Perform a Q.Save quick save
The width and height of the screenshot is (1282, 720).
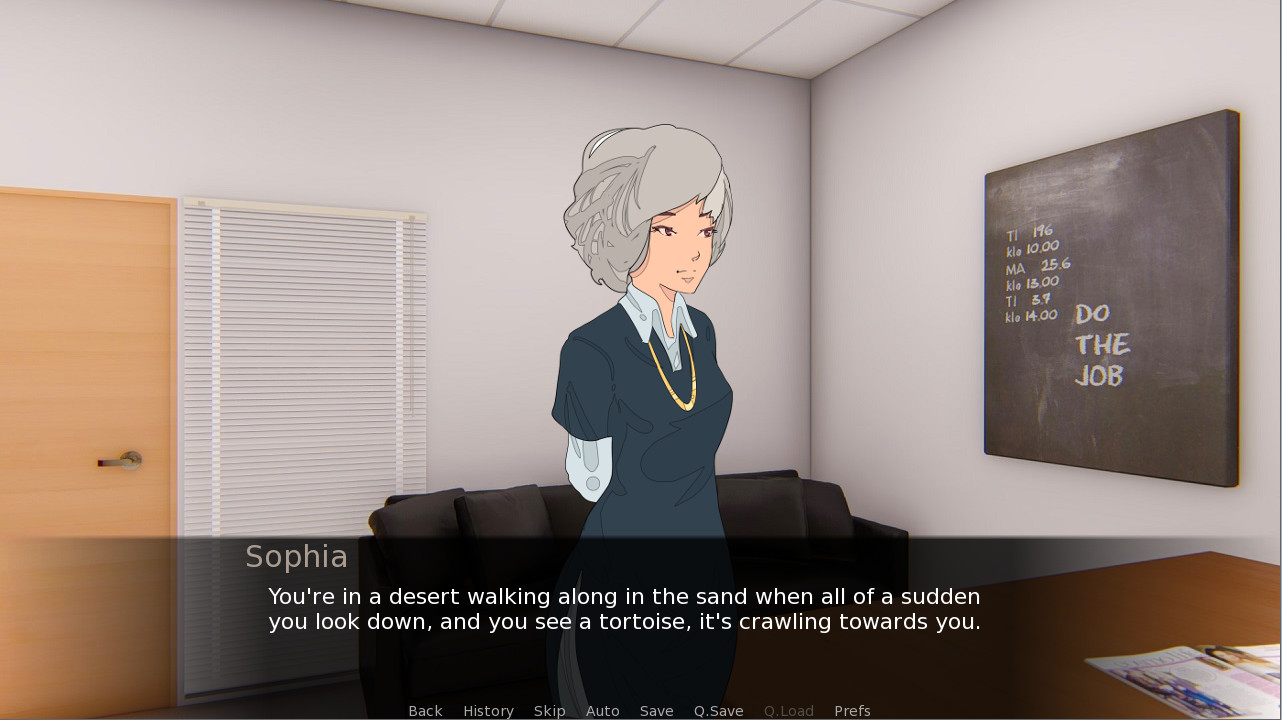[x=718, y=710]
